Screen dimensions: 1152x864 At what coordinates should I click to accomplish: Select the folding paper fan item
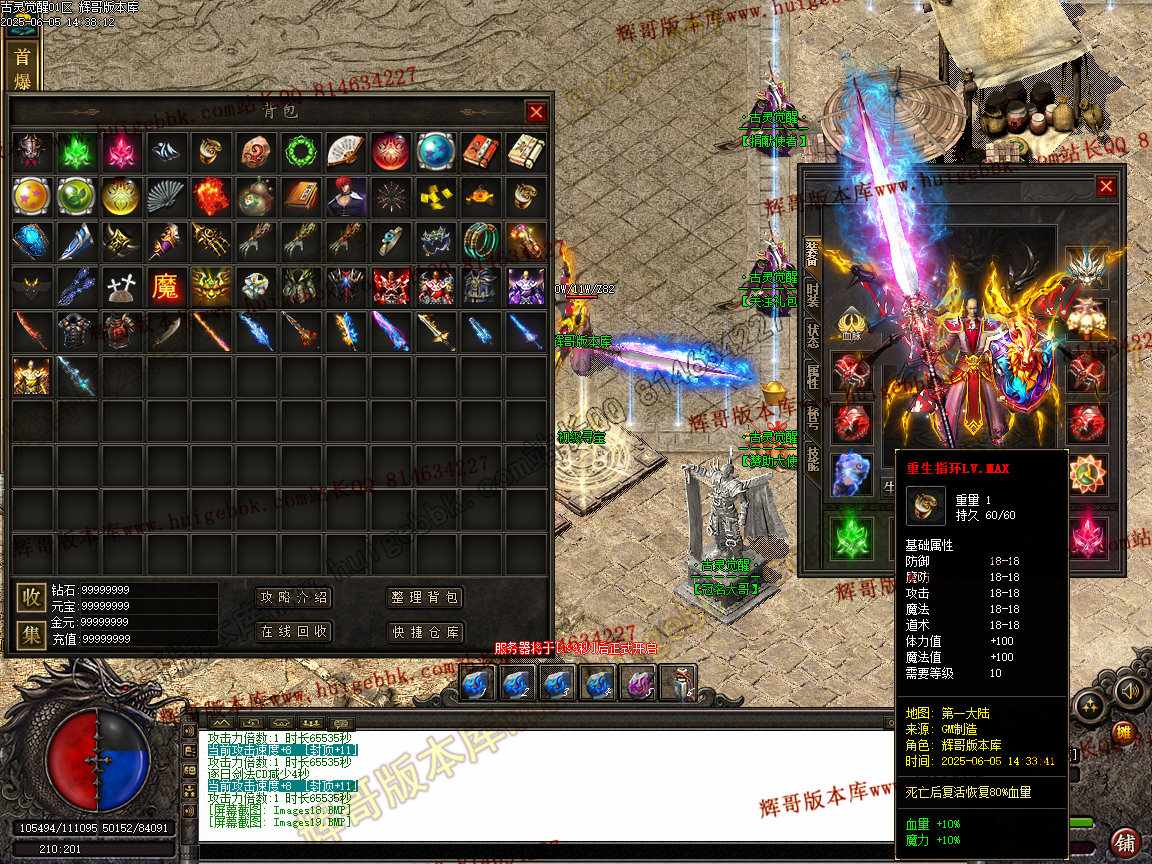click(343, 152)
